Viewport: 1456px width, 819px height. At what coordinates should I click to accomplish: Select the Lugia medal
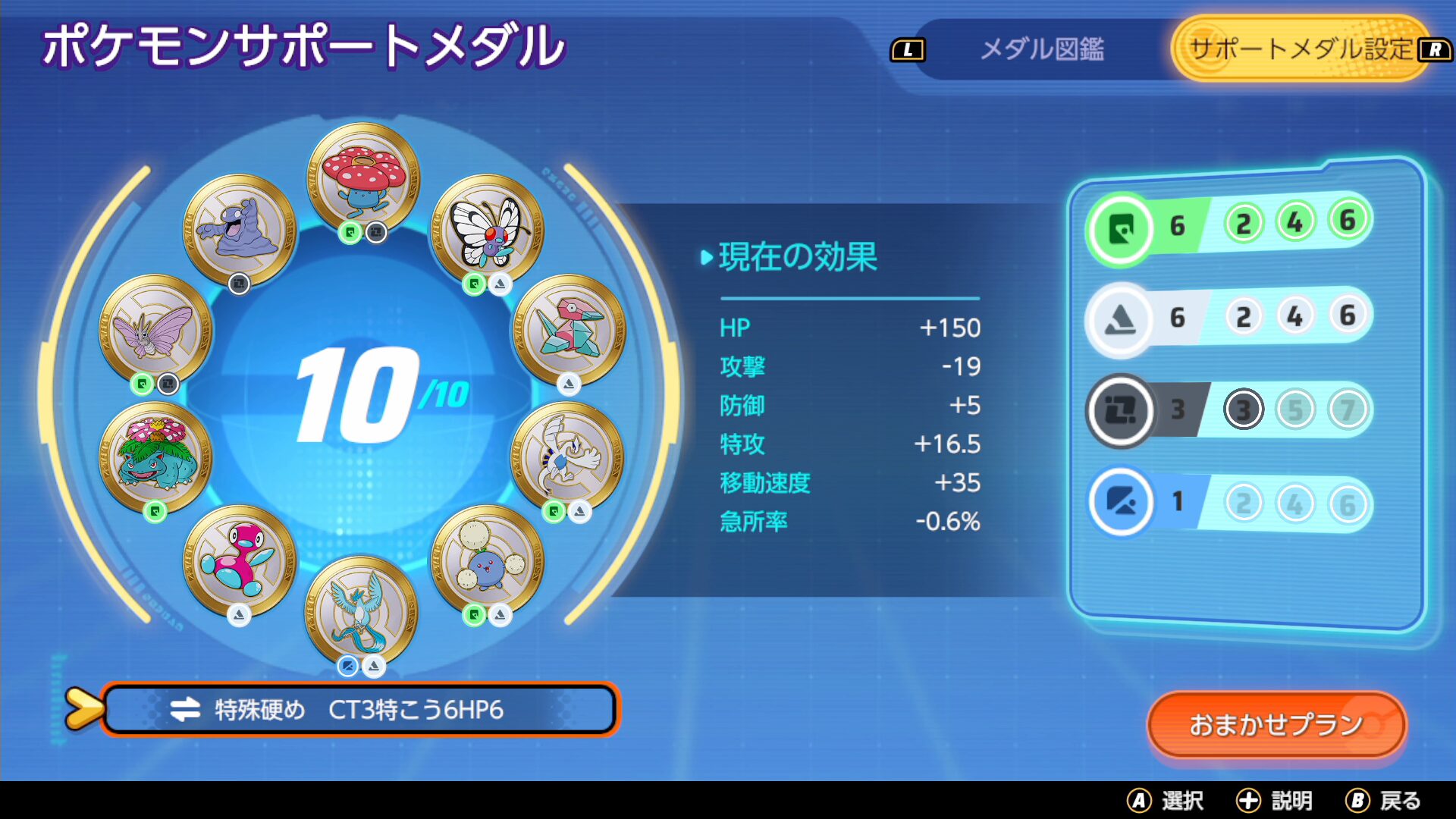567,457
